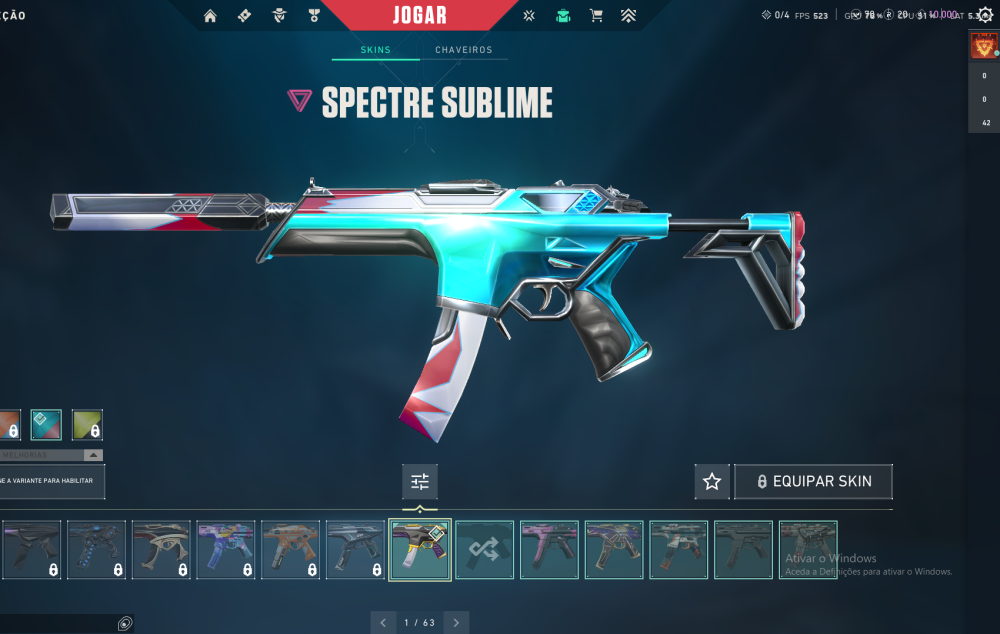Switch to the Chaveiros tab
1000x634 pixels.
pos(463,50)
